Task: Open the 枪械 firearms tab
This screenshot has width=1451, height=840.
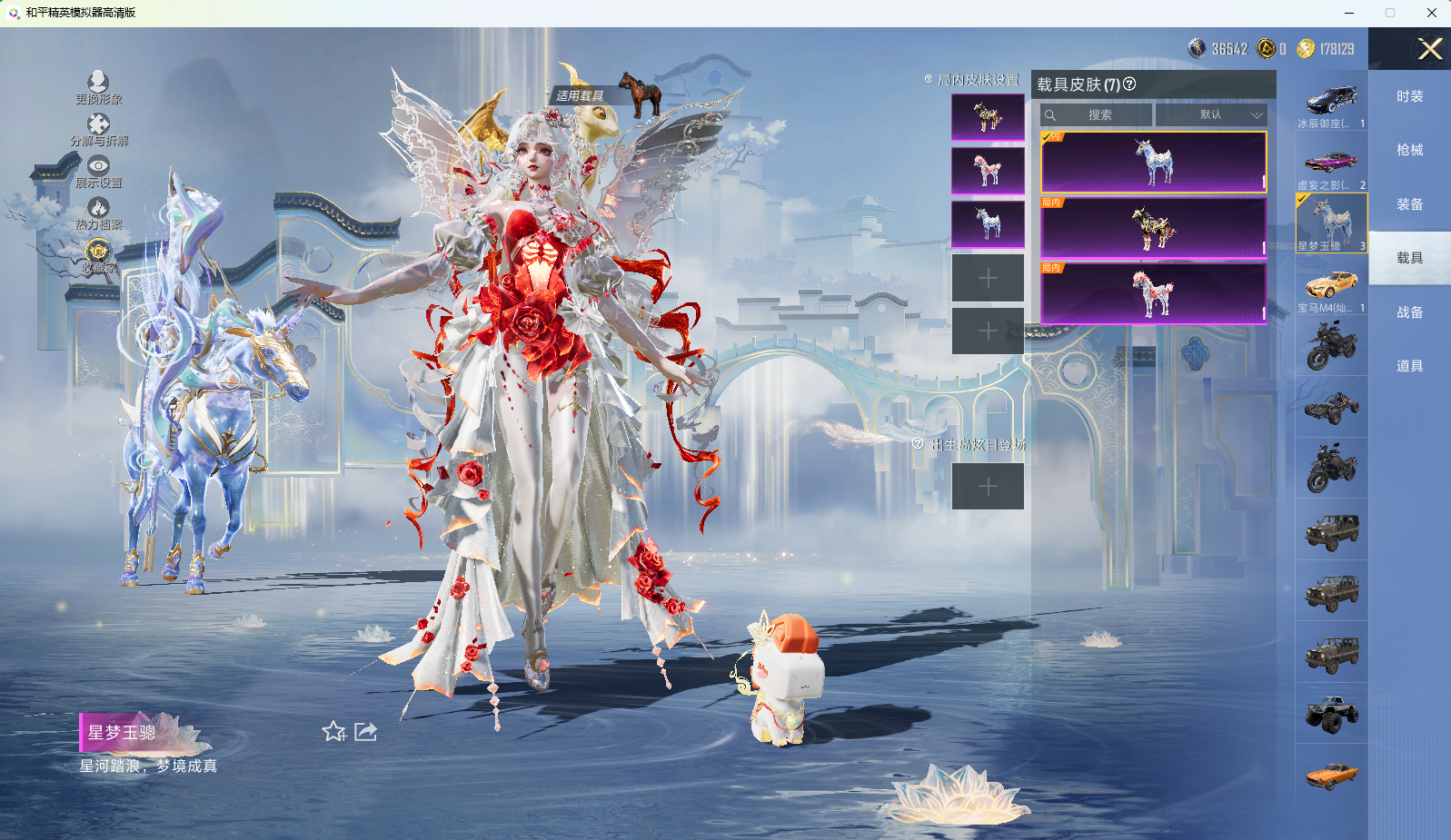Action: click(1409, 150)
